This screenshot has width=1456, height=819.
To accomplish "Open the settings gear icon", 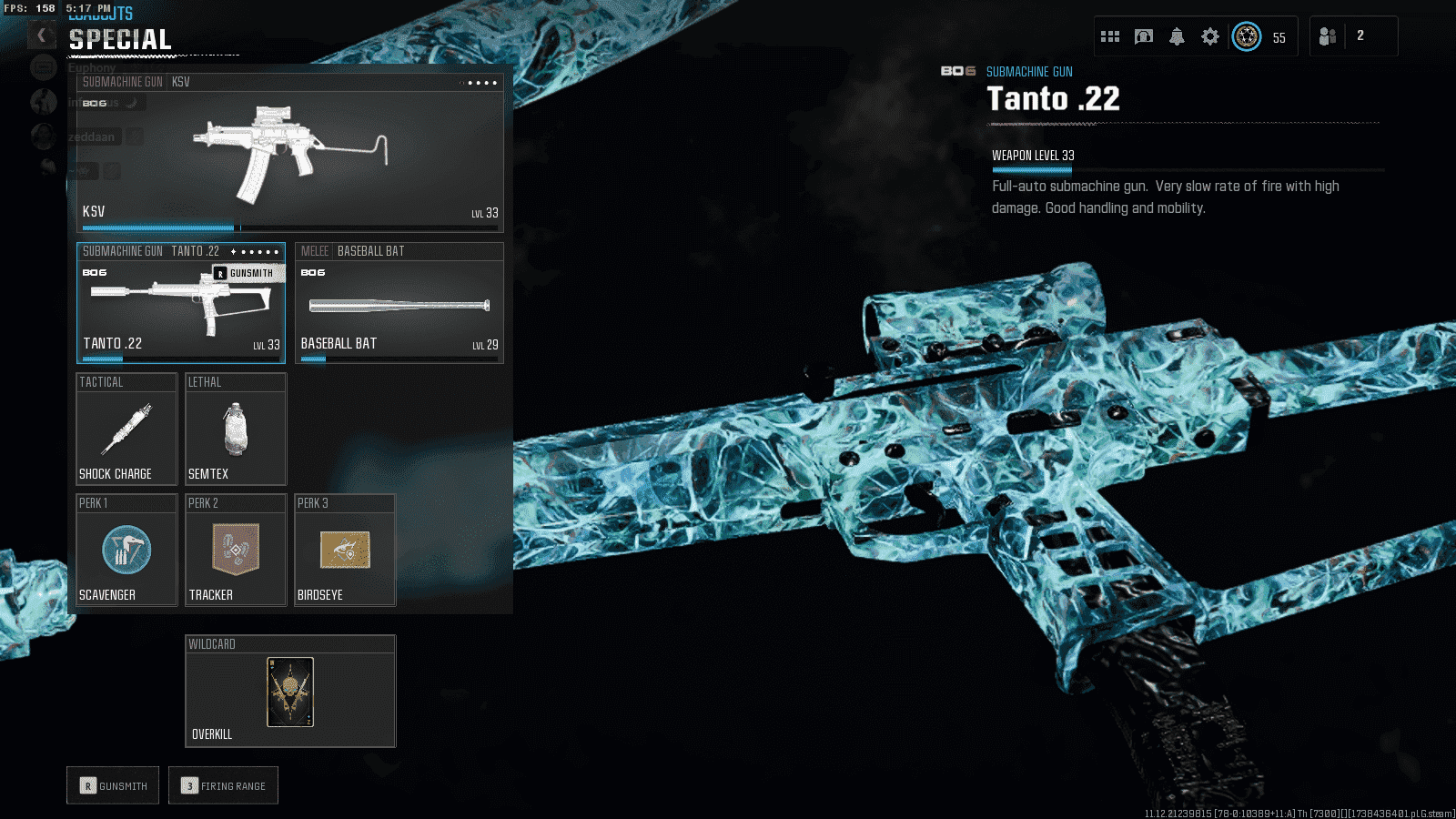I will tap(1209, 36).
